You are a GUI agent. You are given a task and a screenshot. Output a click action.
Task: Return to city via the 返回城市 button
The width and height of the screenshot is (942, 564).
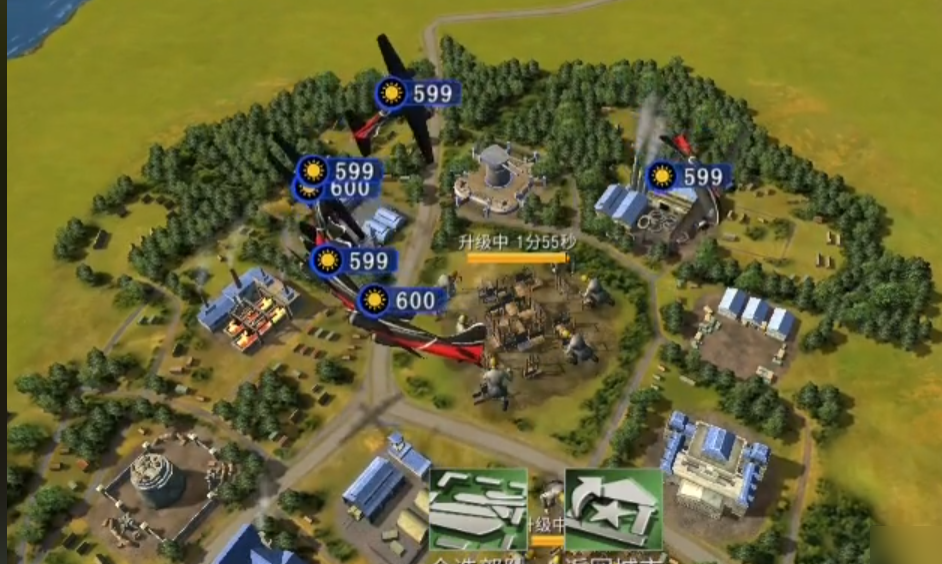(x=612, y=512)
